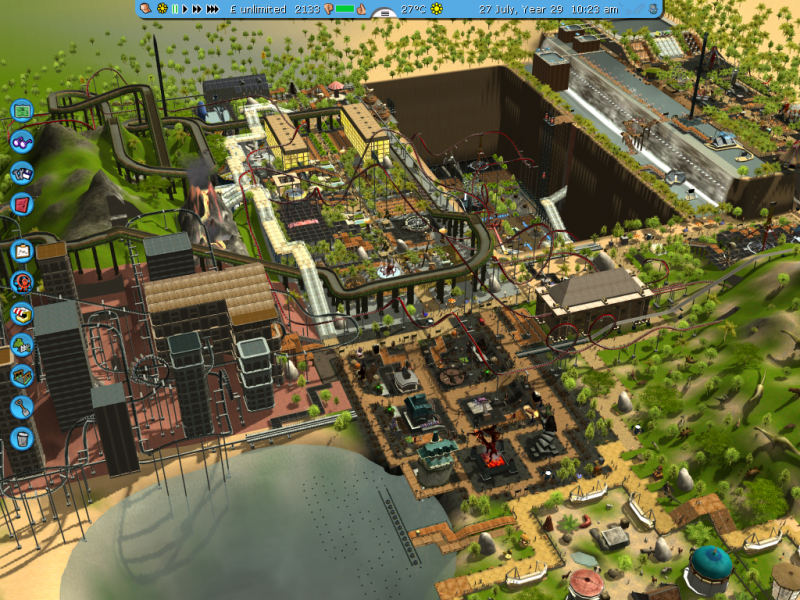
Task: Set game speed to normal play
Action: (x=185, y=9)
